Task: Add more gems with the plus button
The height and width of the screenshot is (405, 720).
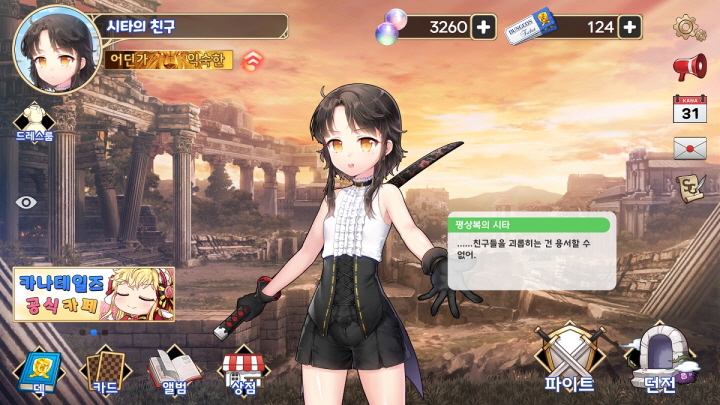Action: (484, 27)
